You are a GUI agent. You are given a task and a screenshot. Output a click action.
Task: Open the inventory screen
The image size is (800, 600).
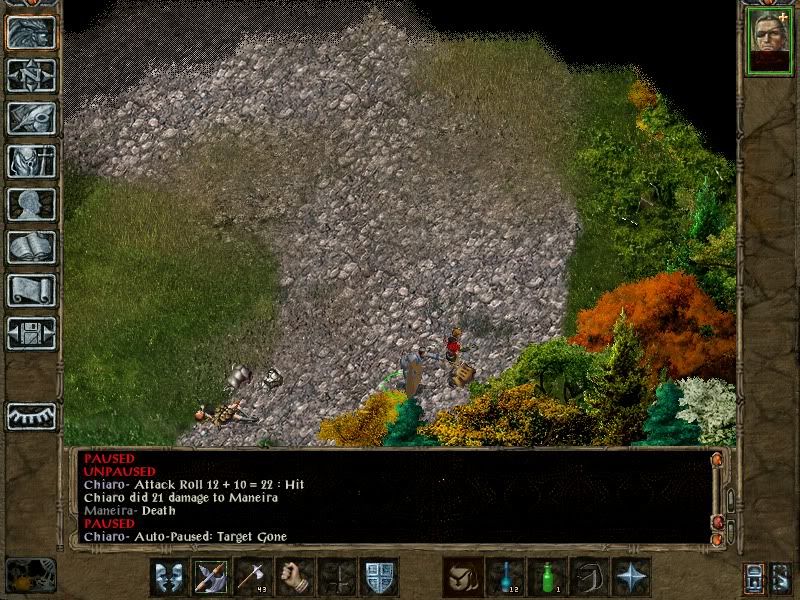(x=31, y=161)
